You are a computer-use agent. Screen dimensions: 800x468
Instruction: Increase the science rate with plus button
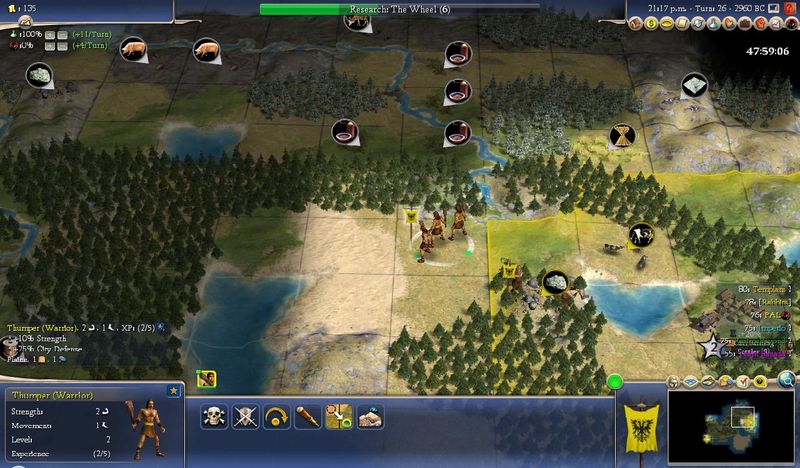48,33
